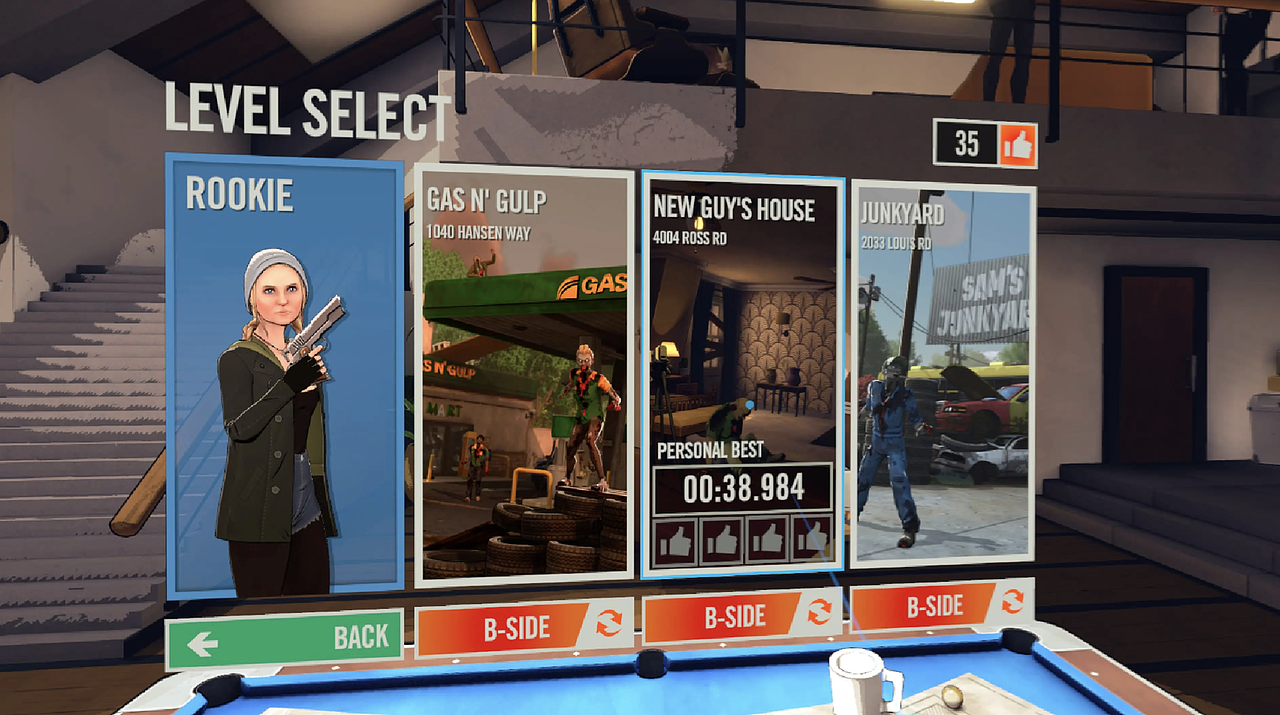Toggle B-Side beneath Gas N' Gulp
Screen dimensions: 1280x715
click(524, 628)
